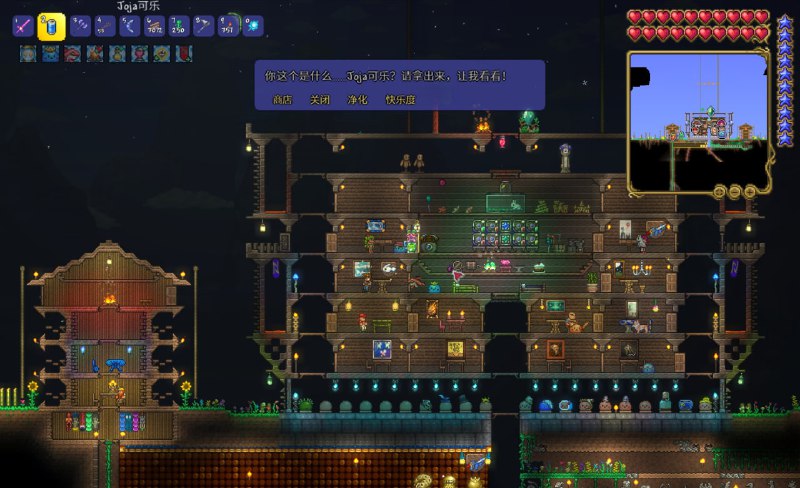800x488 pixels.
Task: Open the shop (商店) dialogue option
Action: (282, 100)
